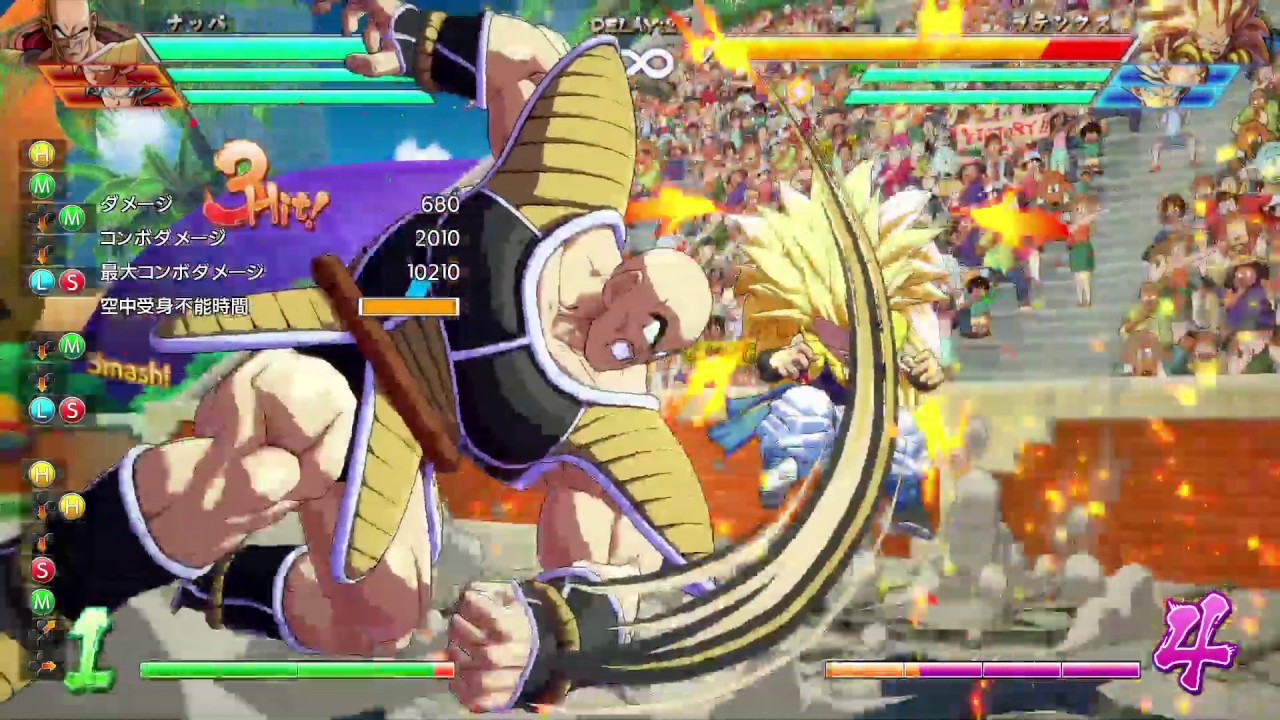Expand the ダメージ 680 stat row
This screenshot has height=720, width=1280.
tap(270, 206)
